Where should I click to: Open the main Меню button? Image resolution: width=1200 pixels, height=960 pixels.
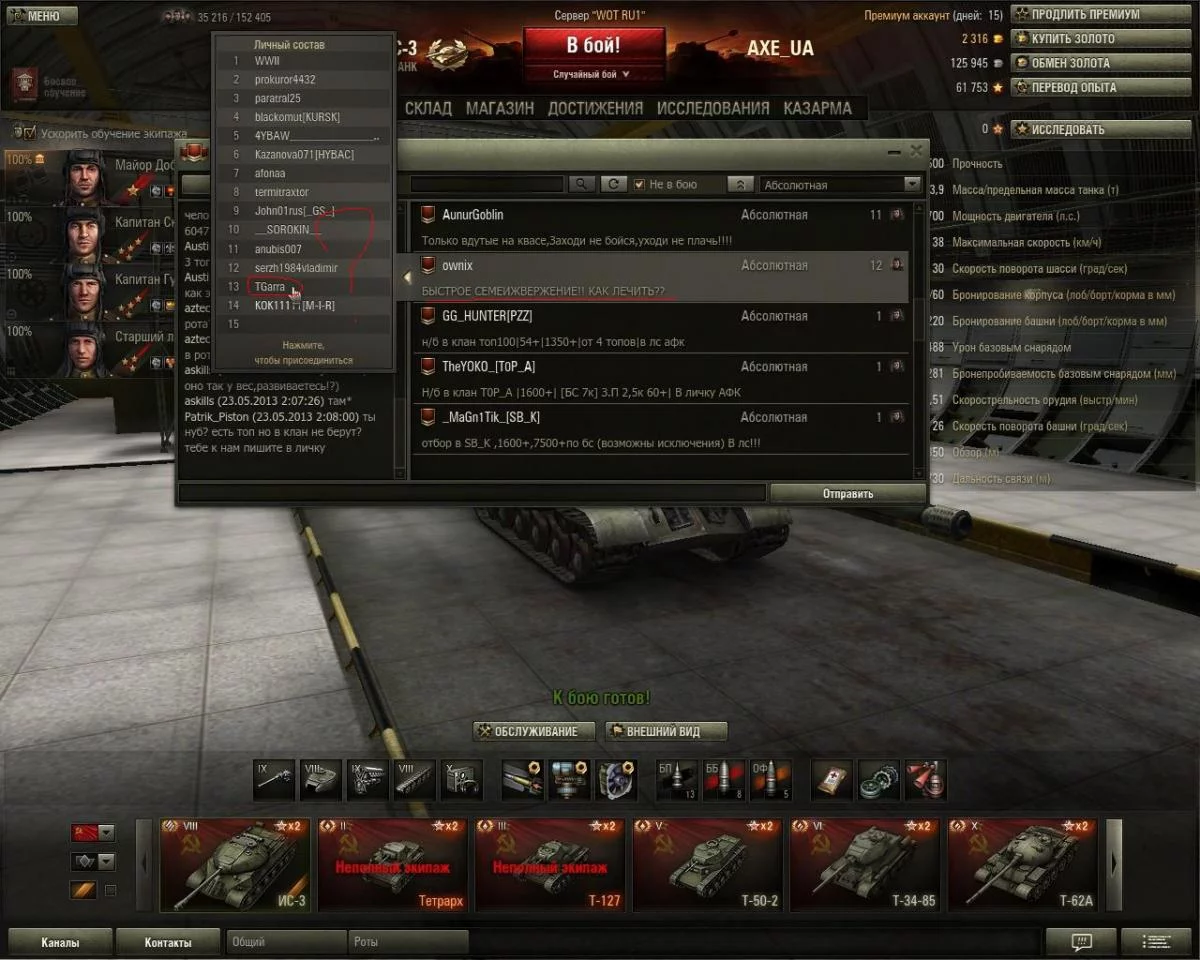coord(40,16)
